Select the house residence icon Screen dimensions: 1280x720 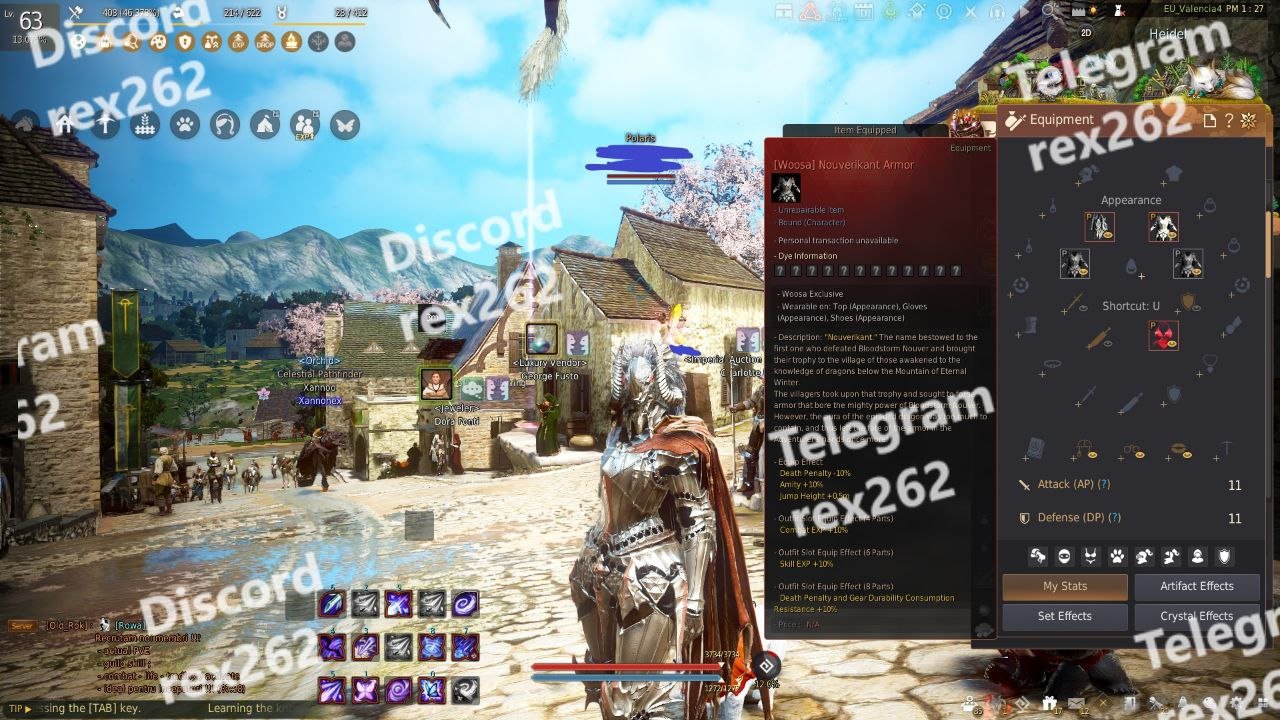click(x=65, y=124)
